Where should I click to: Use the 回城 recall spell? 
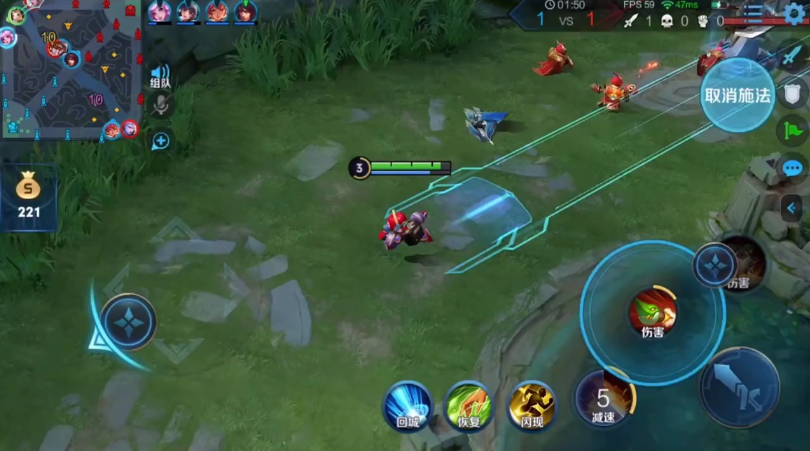click(x=407, y=404)
